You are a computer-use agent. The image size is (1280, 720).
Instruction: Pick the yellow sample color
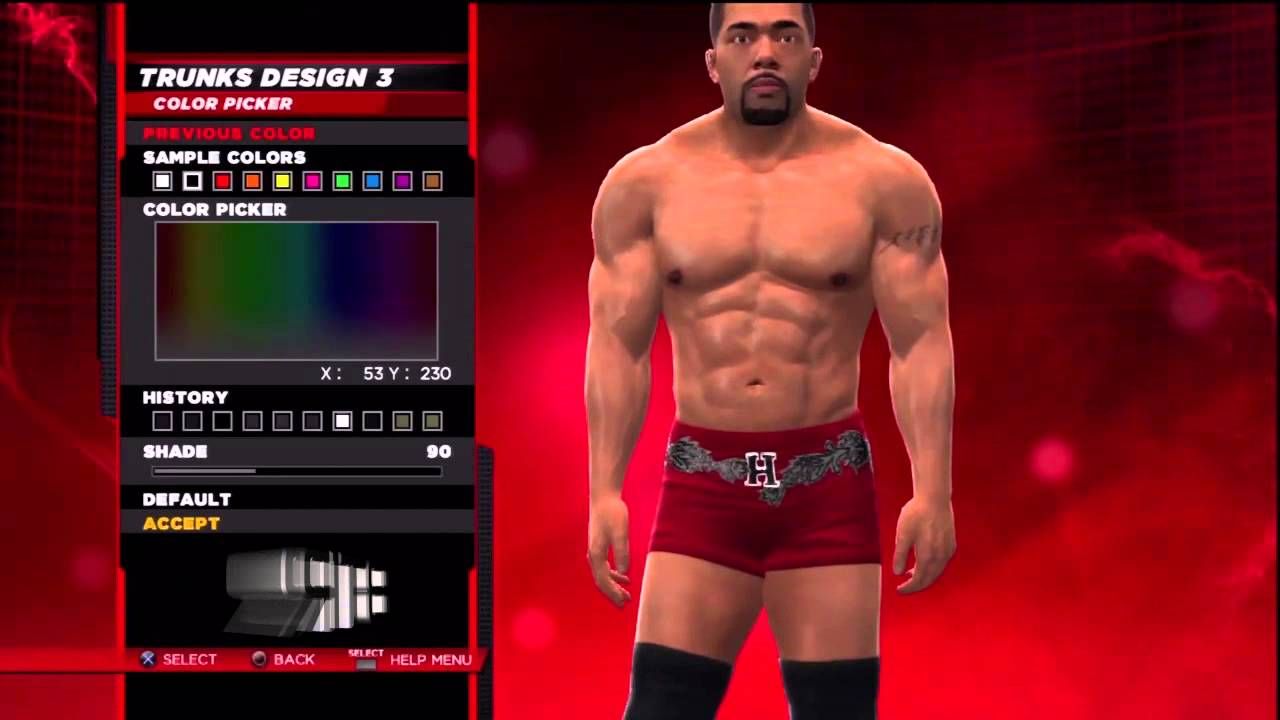click(x=282, y=181)
